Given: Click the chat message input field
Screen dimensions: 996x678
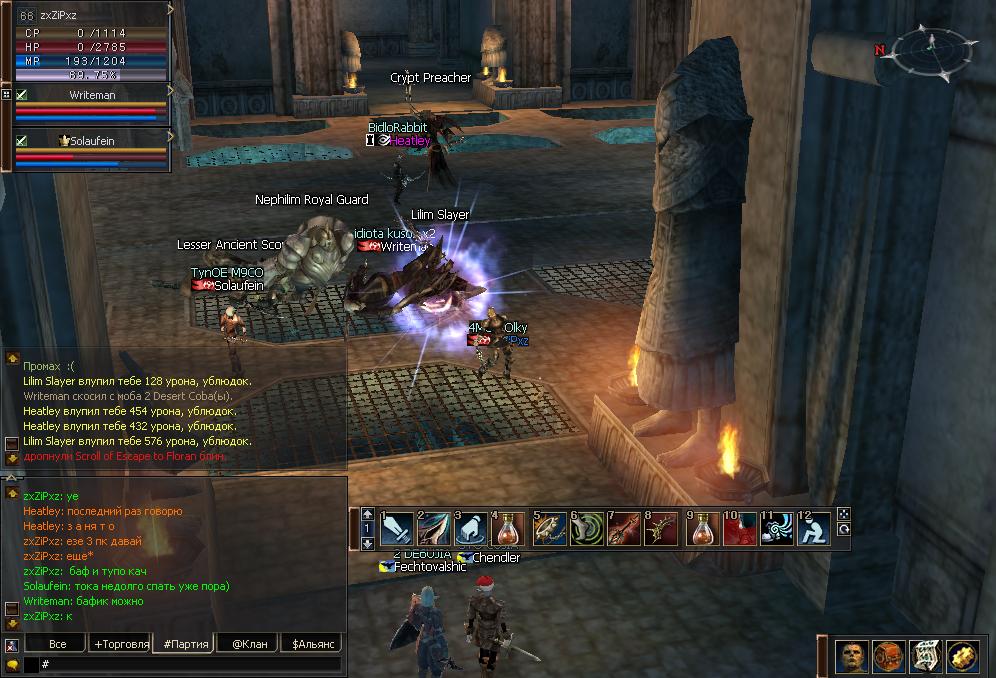Looking at the screenshot, I should 190,664.
